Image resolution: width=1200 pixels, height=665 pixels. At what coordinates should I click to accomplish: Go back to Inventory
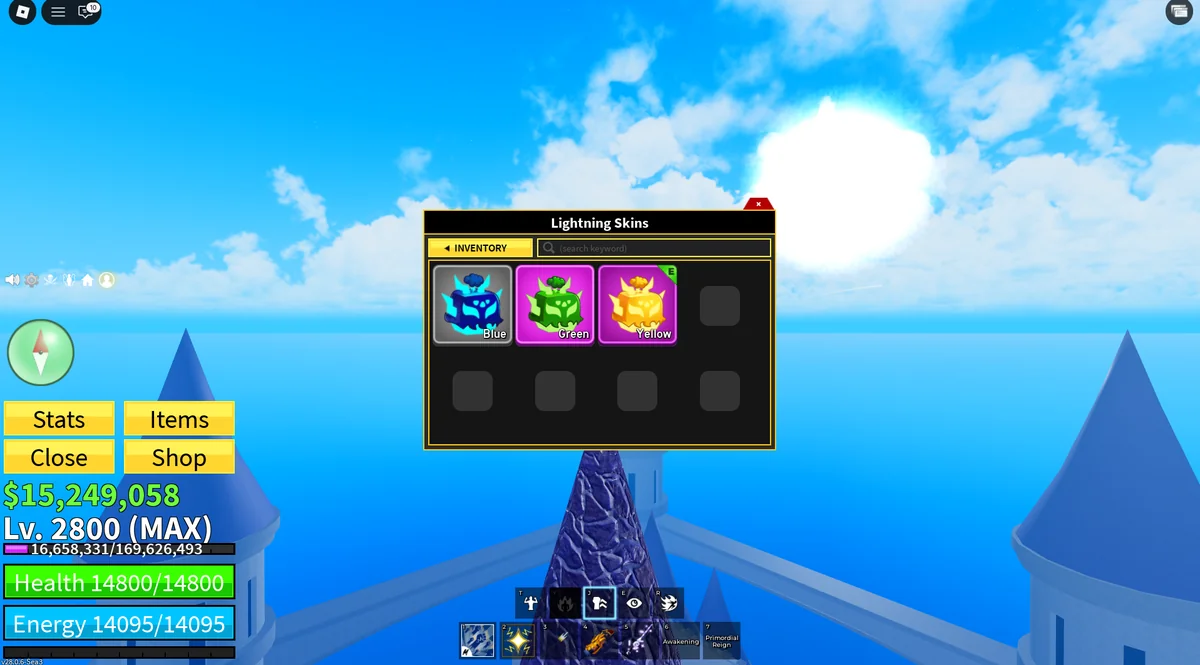(480, 248)
